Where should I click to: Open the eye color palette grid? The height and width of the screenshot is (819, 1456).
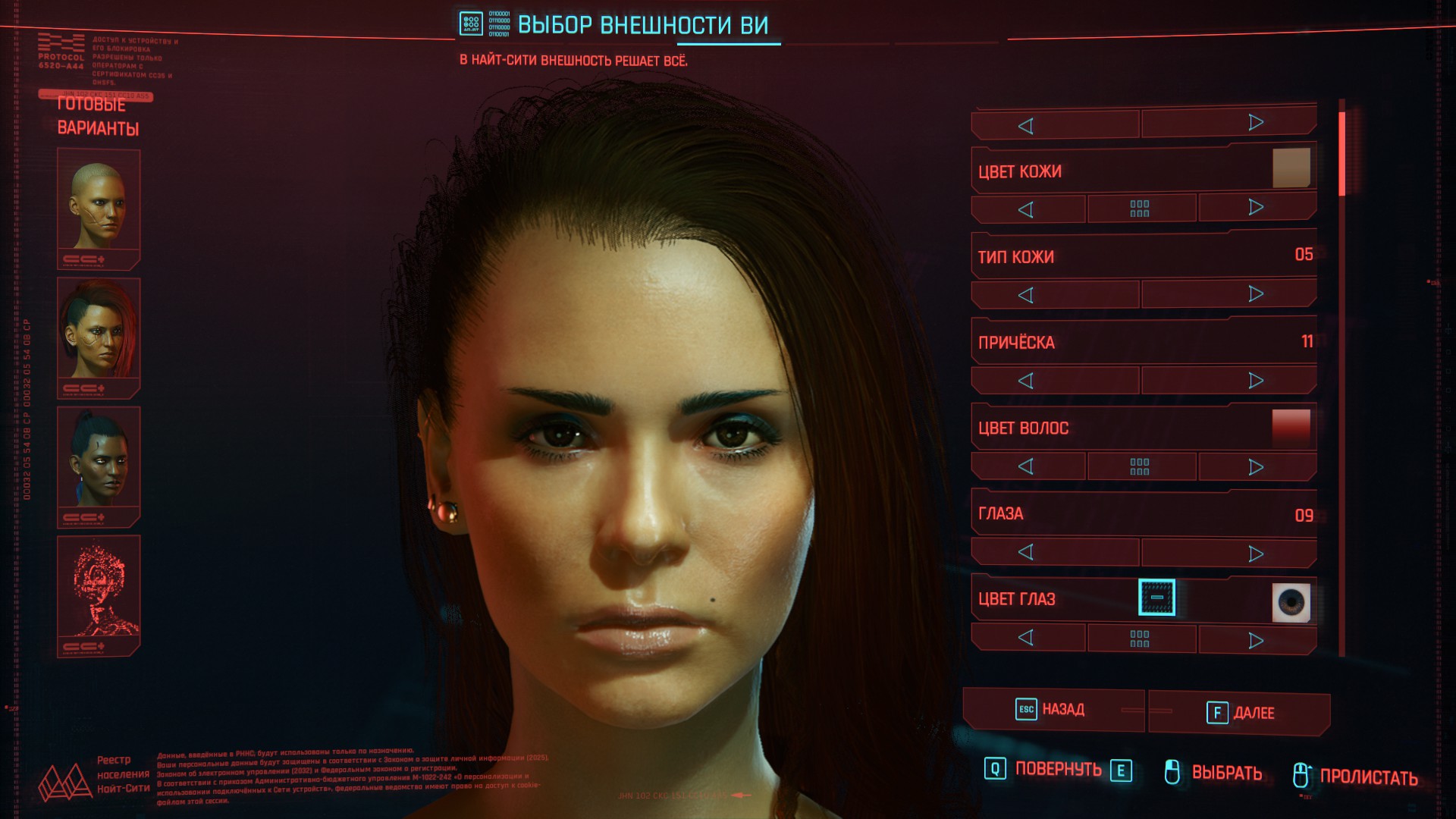click(1140, 639)
